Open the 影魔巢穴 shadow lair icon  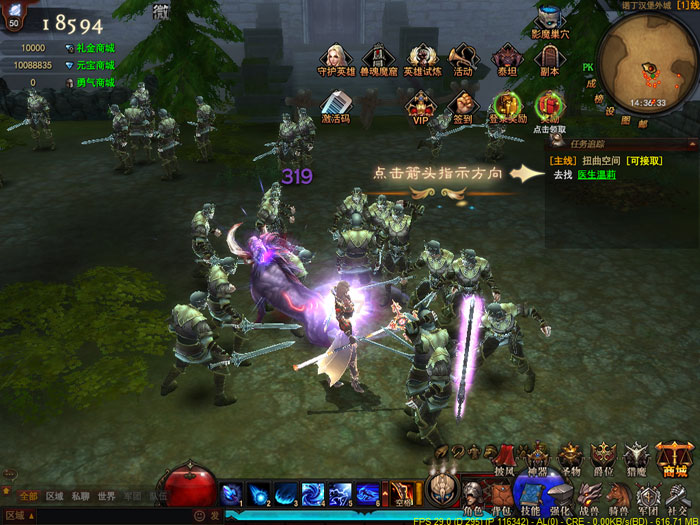point(548,20)
